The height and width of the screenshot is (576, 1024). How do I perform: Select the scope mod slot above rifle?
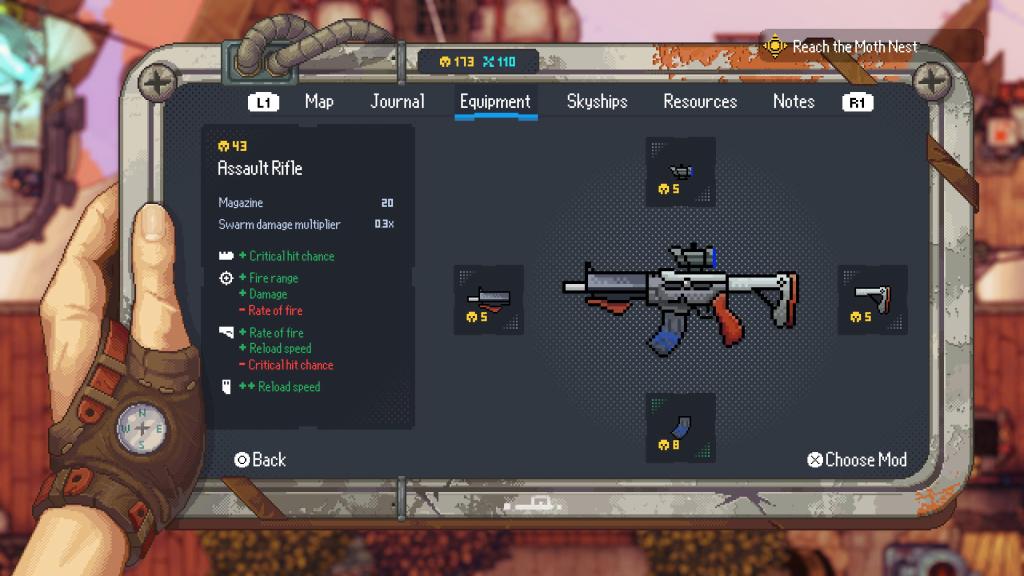pyautogui.click(x=680, y=172)
